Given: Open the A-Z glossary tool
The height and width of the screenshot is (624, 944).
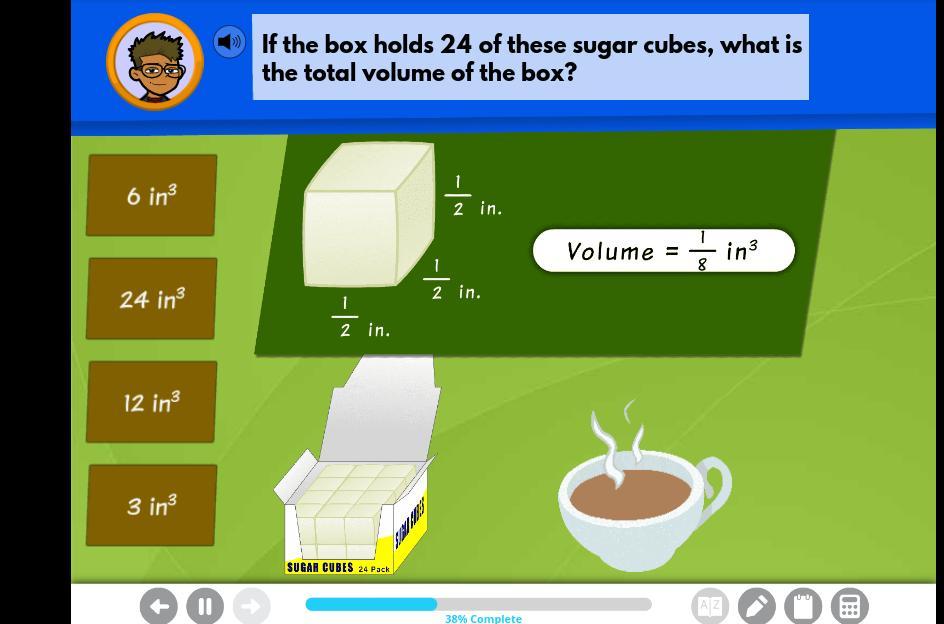Looking at the screenshot, I should coord(710,606).
